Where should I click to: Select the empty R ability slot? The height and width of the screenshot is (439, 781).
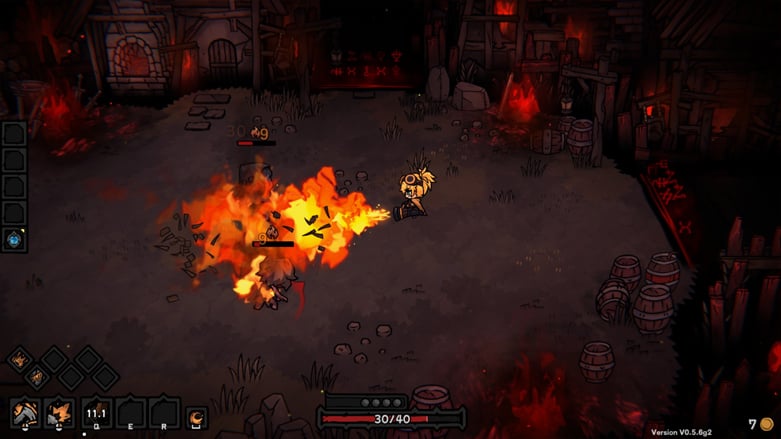coord(164,411)
